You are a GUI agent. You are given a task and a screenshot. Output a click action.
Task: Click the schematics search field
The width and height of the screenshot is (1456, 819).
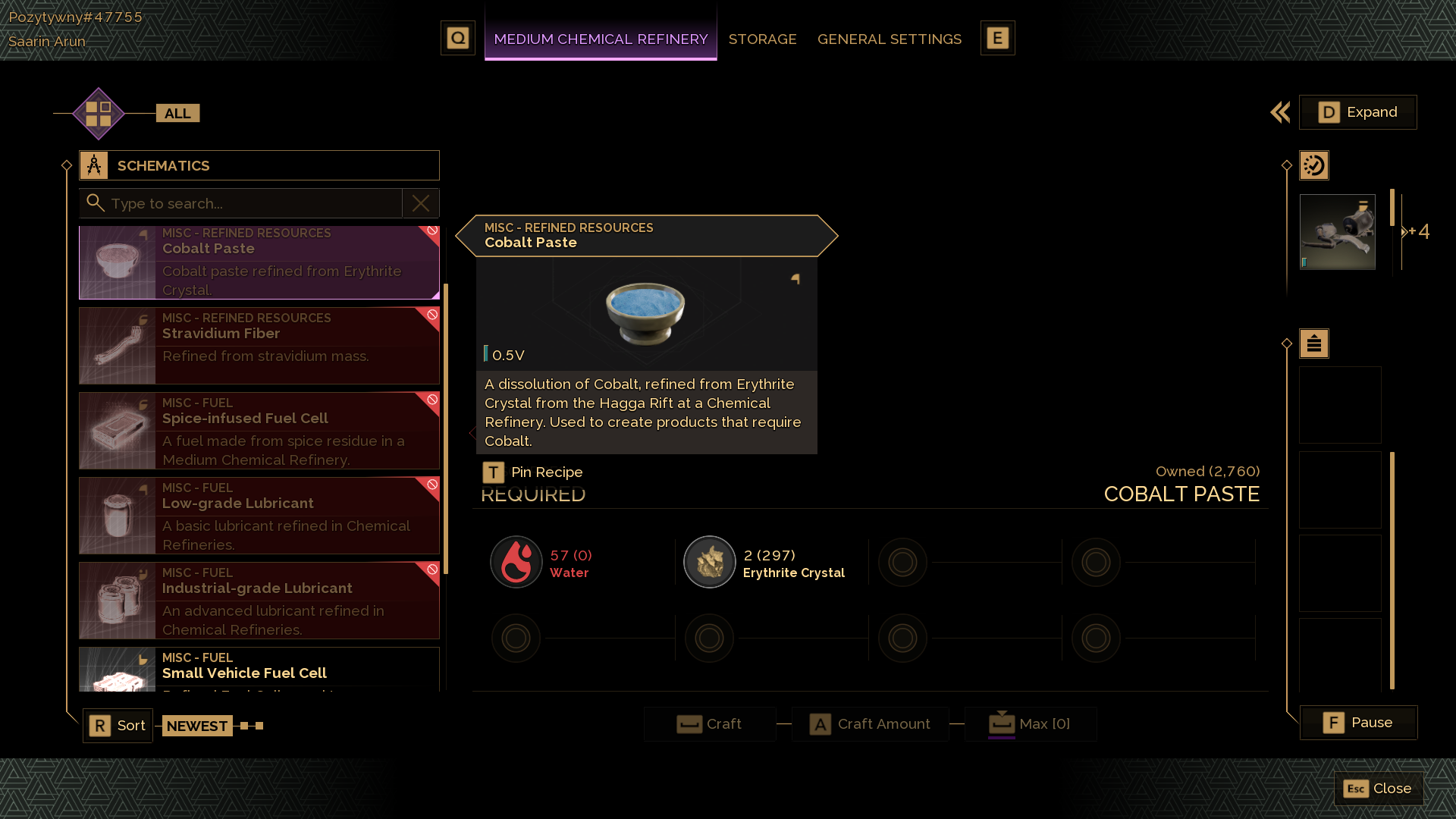(x=250, y=203)
